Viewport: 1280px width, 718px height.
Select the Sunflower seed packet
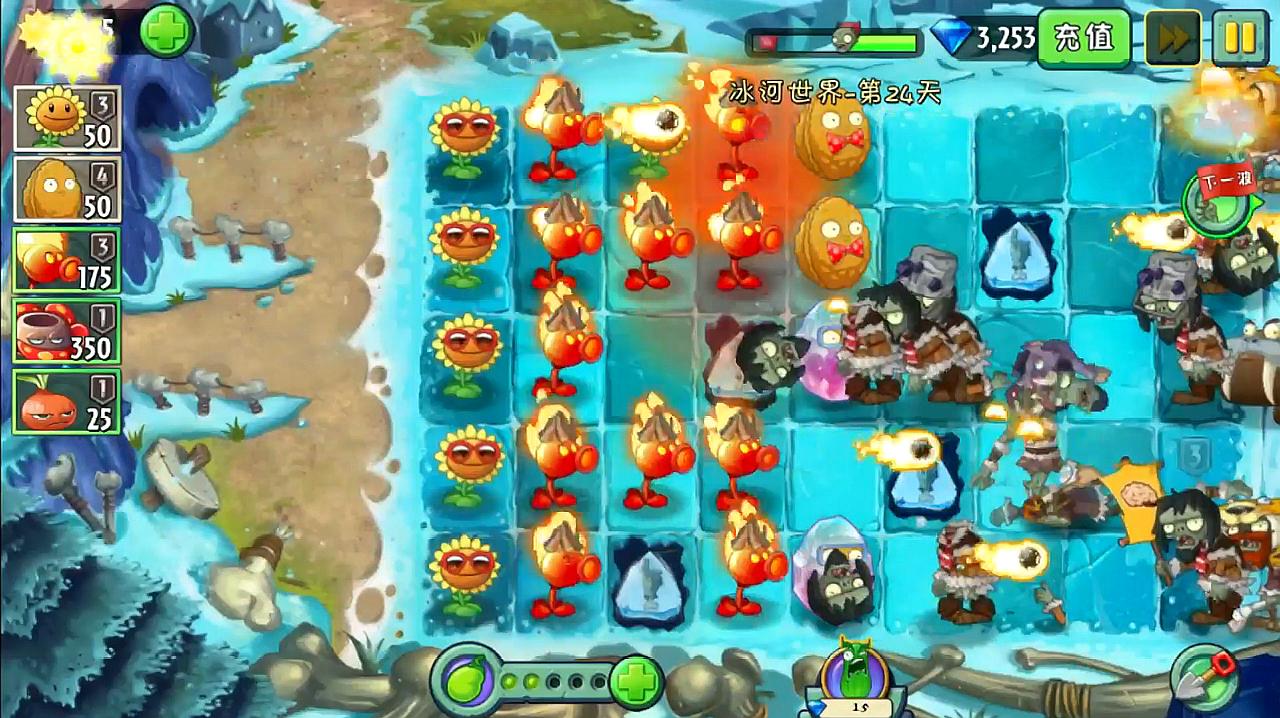67,118
